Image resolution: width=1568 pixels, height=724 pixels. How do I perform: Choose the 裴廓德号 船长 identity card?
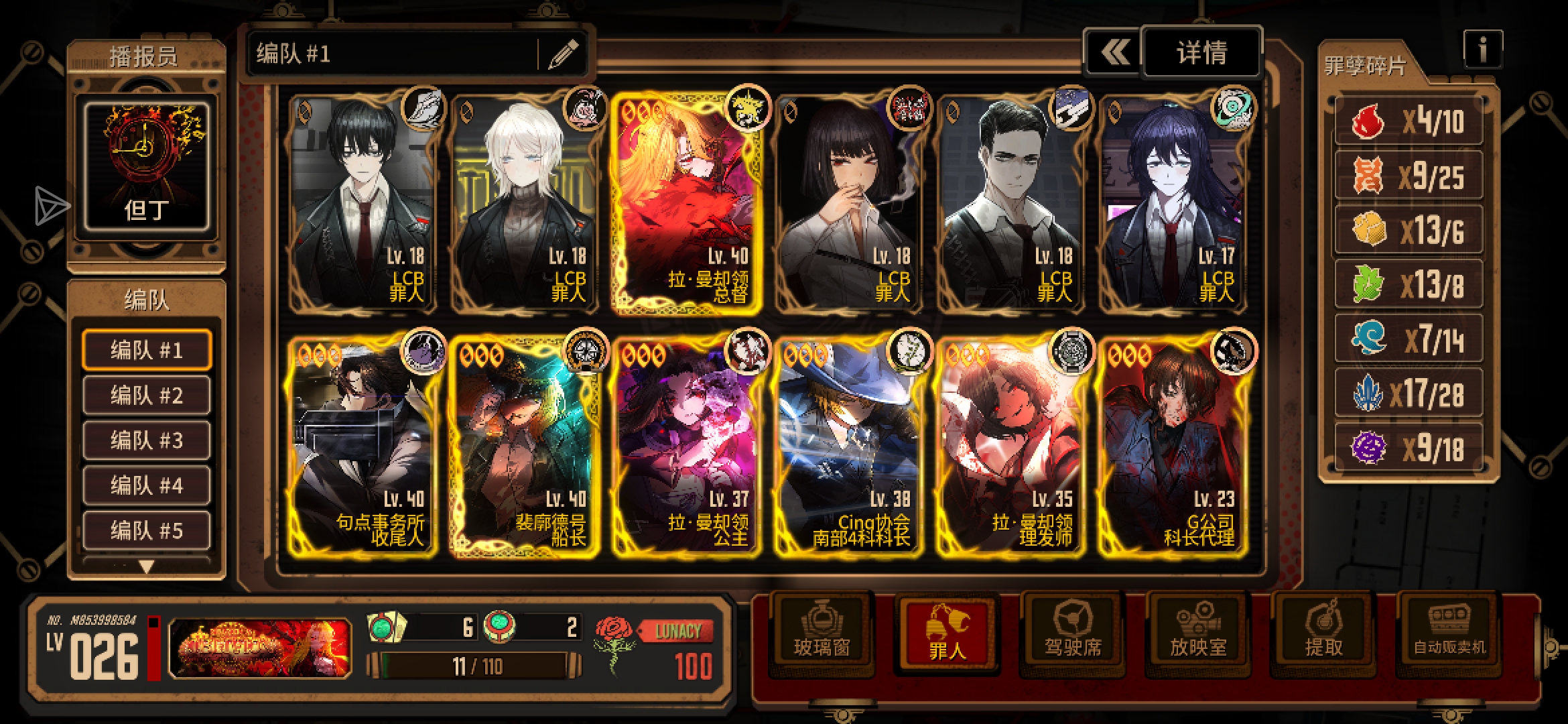(x=525, y=447)
